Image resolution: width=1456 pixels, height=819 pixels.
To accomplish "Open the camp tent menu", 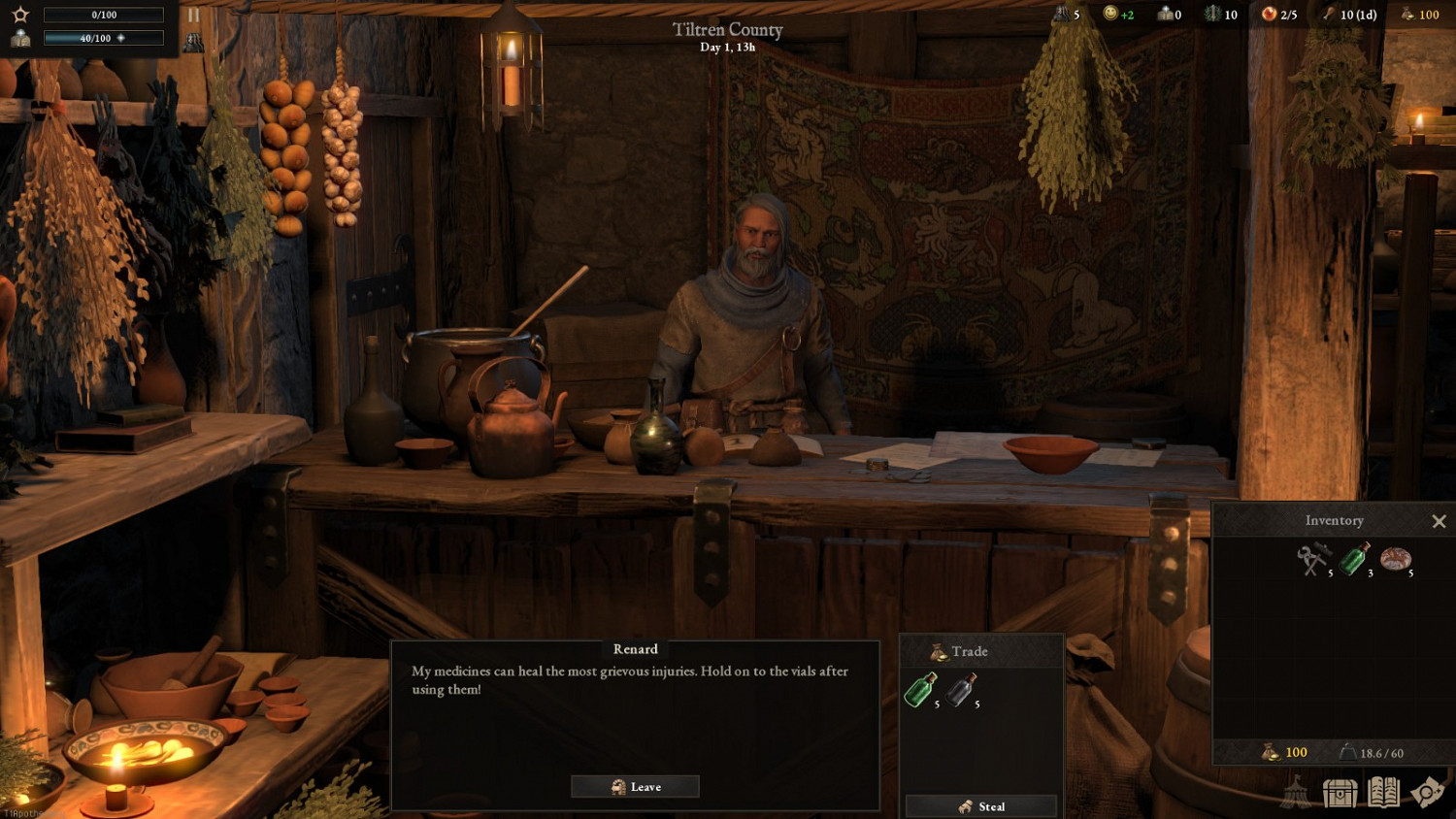I will point(1296,793).
